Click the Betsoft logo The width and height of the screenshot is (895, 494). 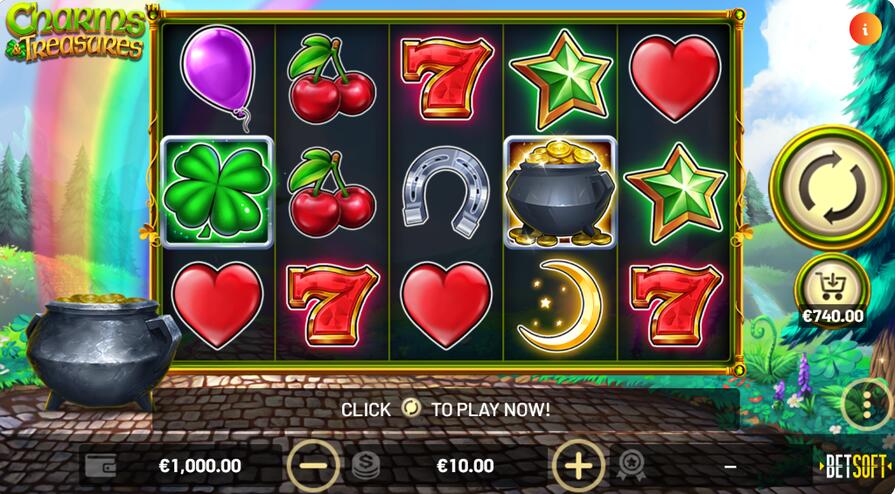pos(855,466)
